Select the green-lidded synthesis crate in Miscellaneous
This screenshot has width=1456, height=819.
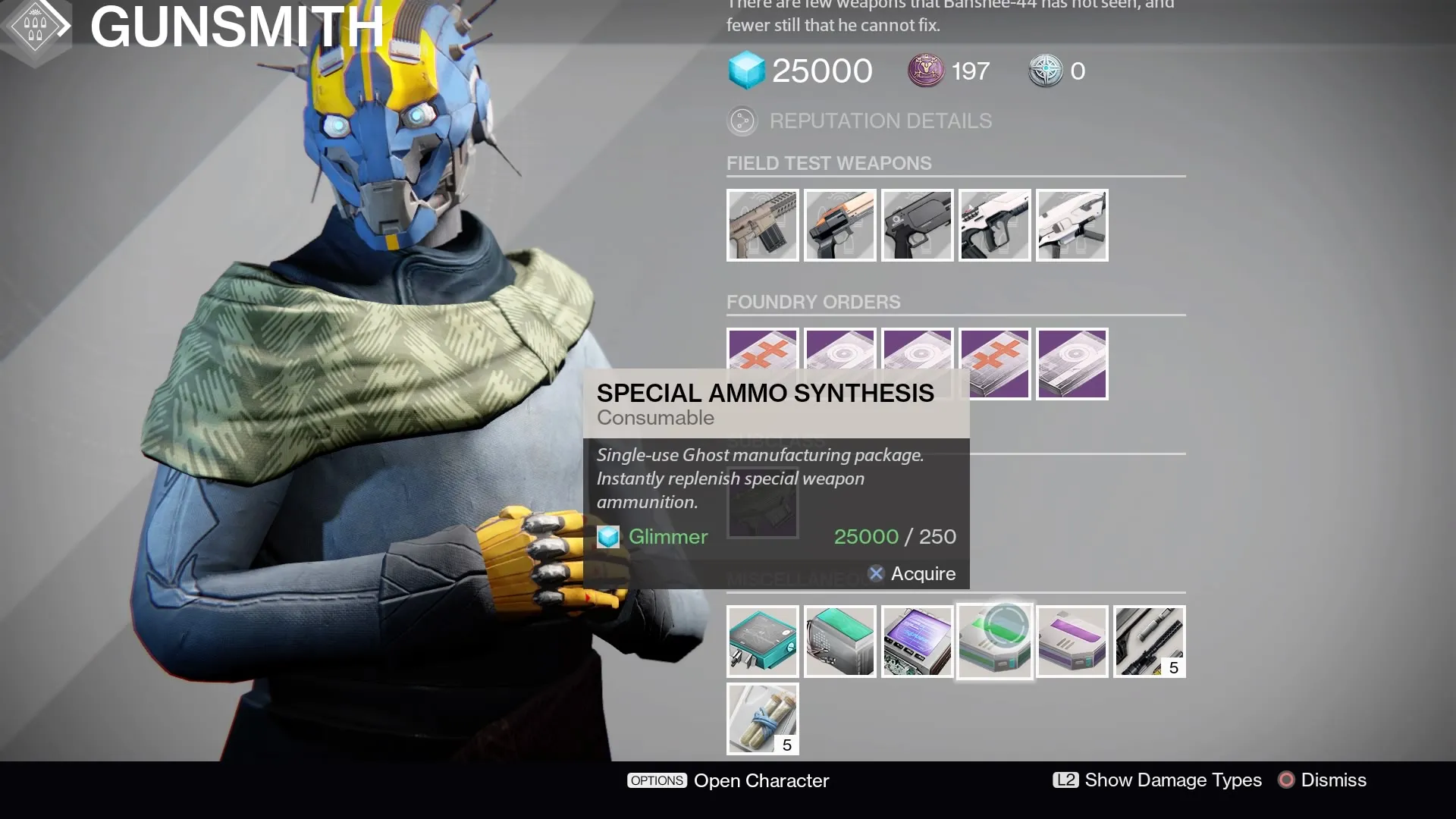click(x=839, y=642)
